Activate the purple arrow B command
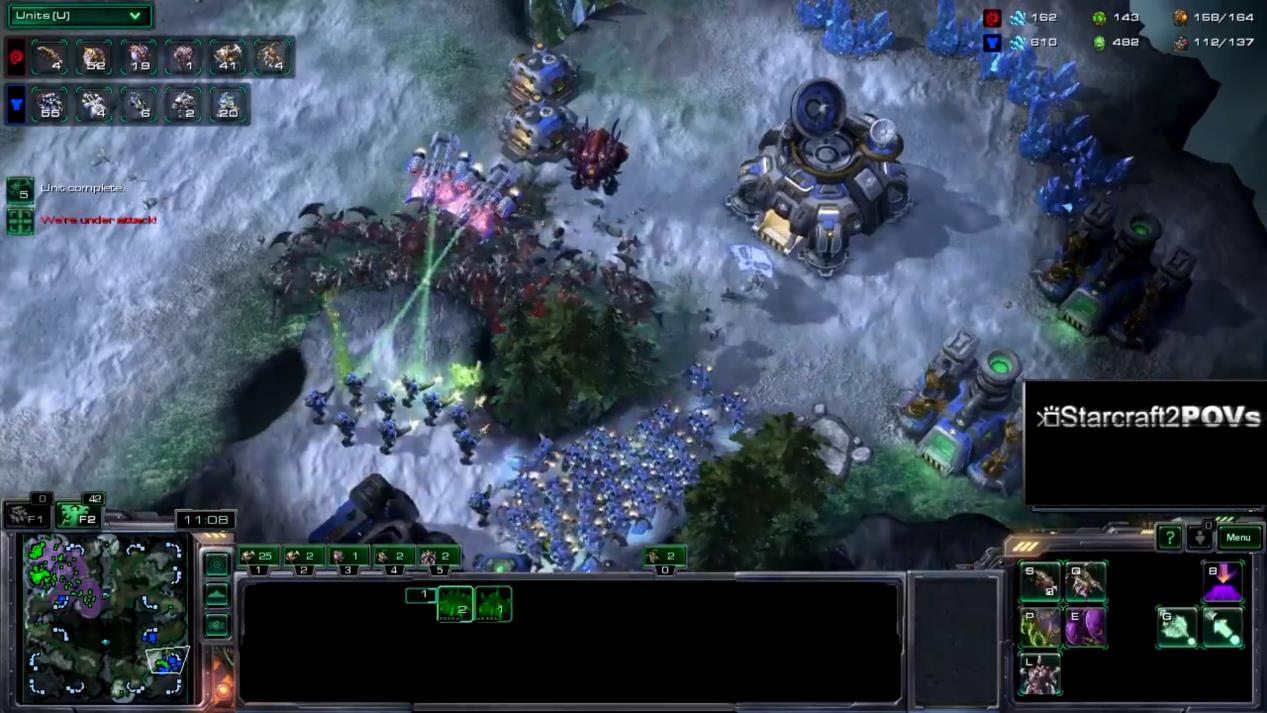This screenshot has height=713, width=1267. coord(1222,583)
